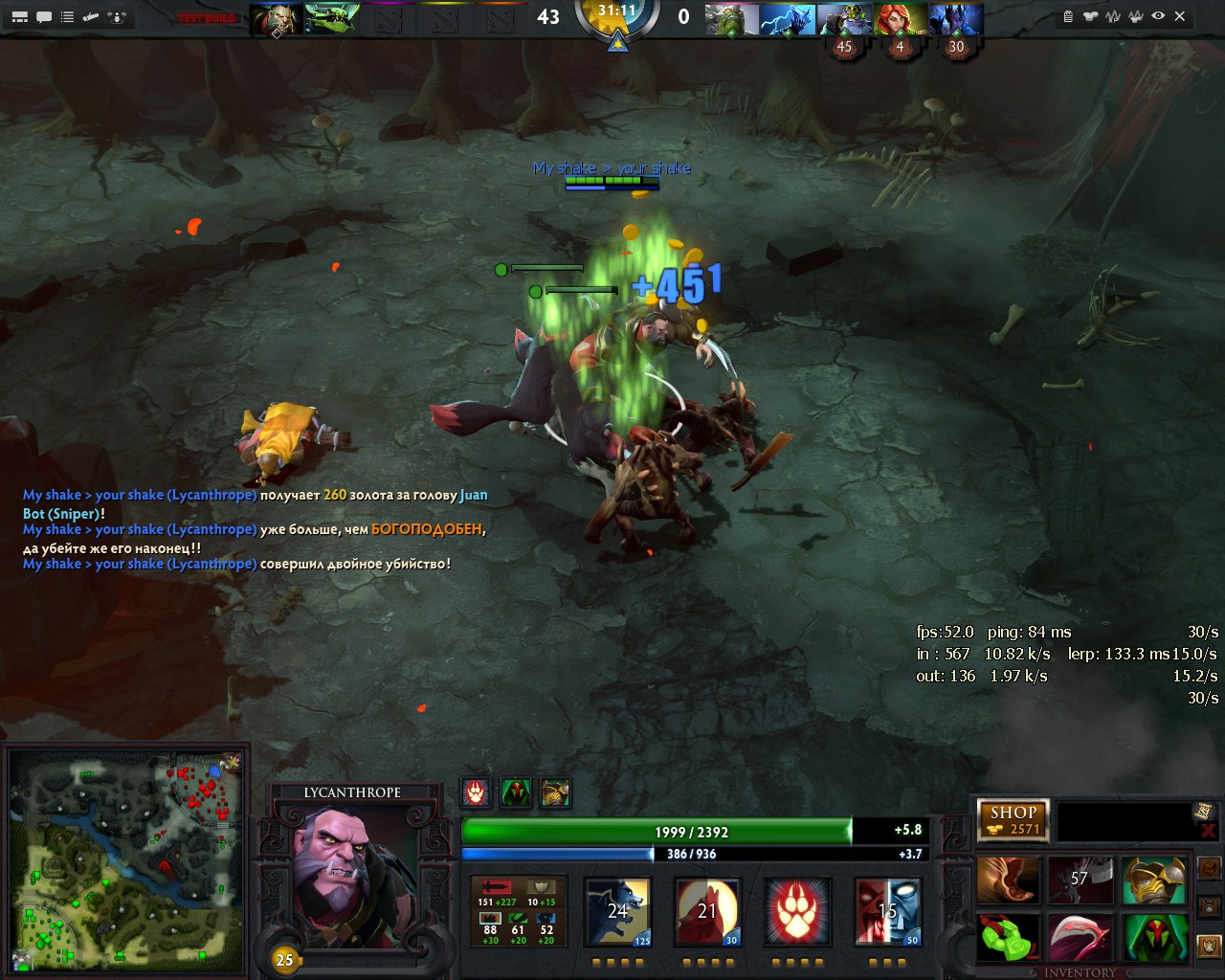The height and width of the screenshot is (980, 1225).
Task: Open the main menu icon in top-left bar
Action: click(19, 16)
